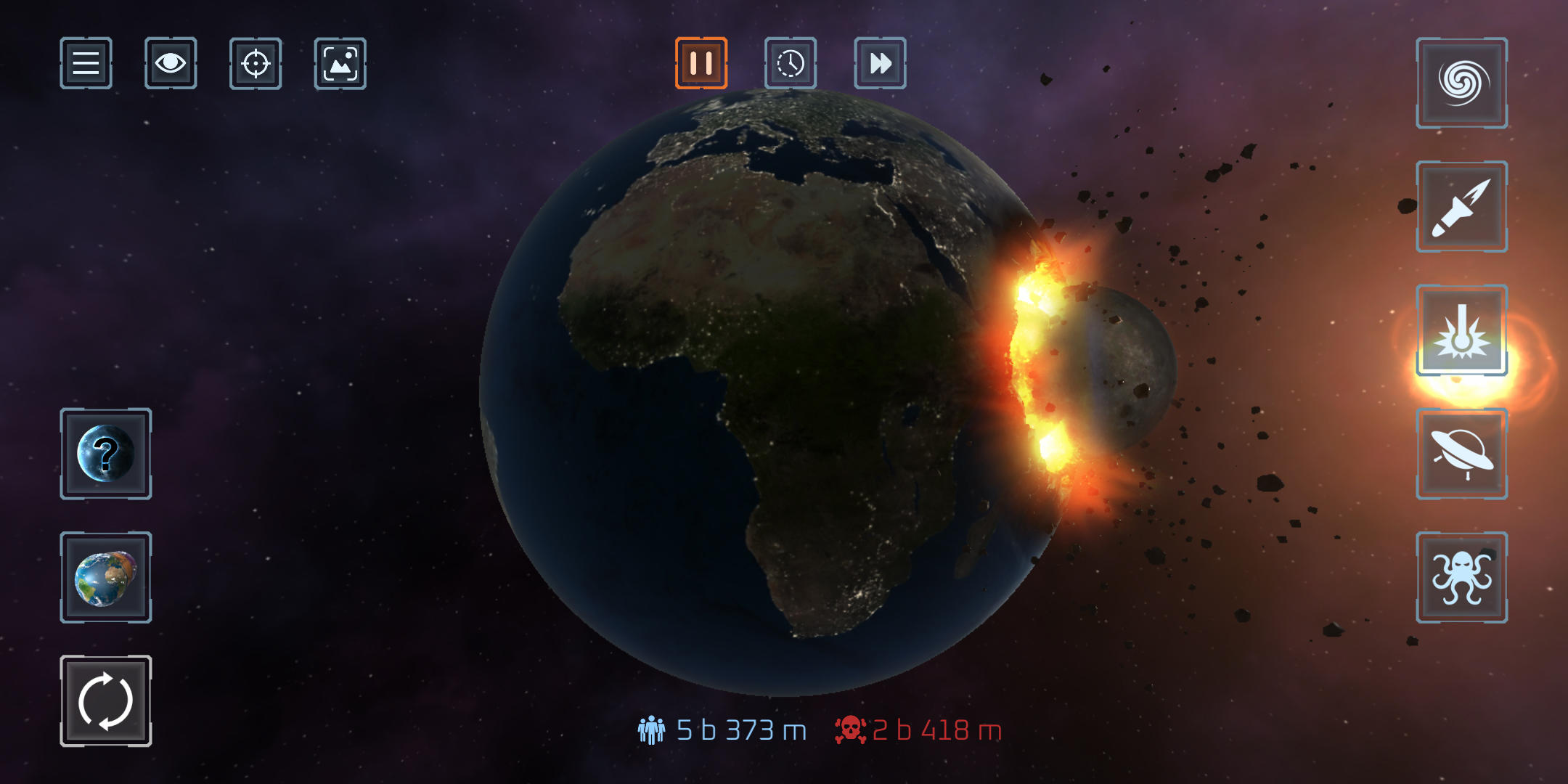
Task: Click the restart planet icon
Action: (x=106, y=701)
